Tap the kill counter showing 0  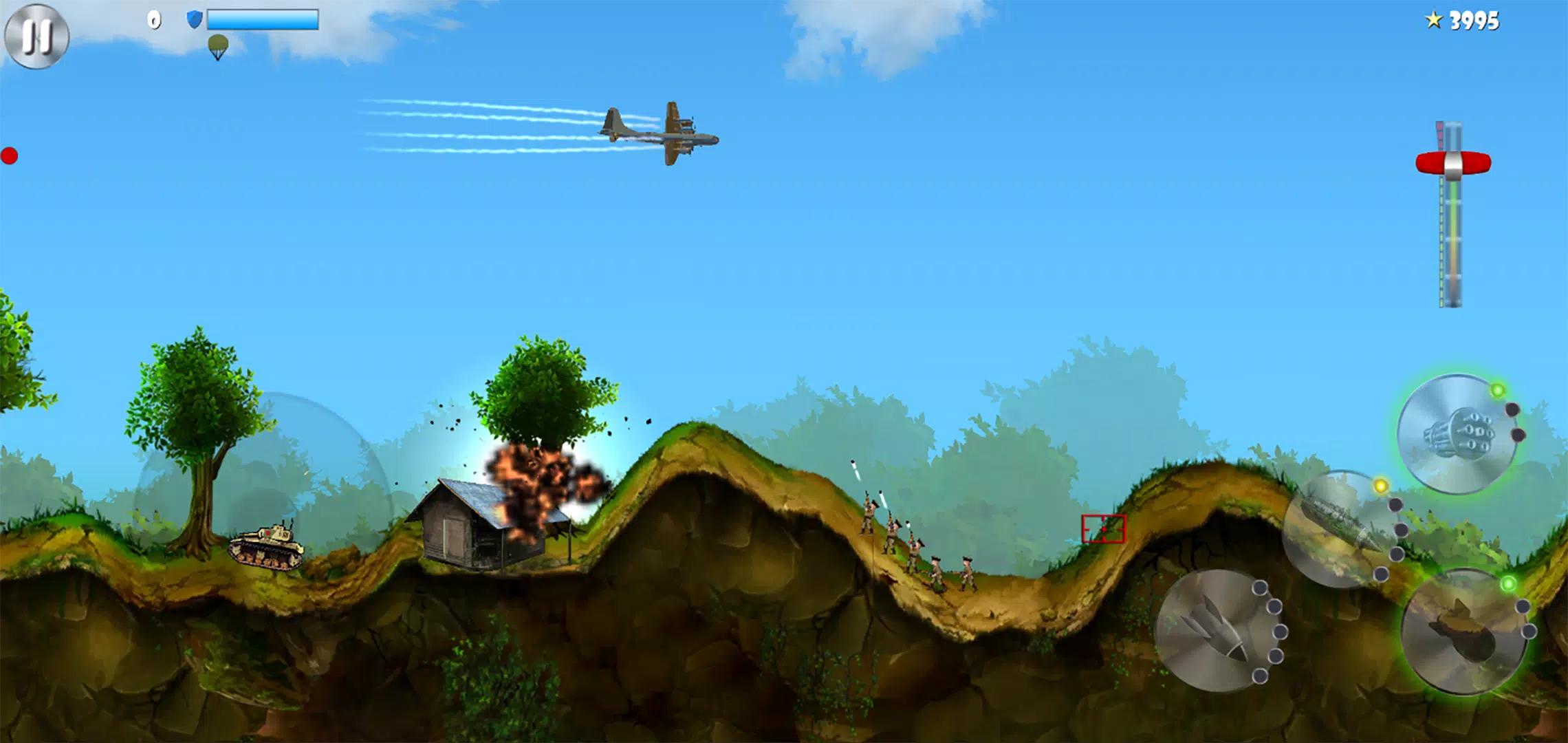155,19
